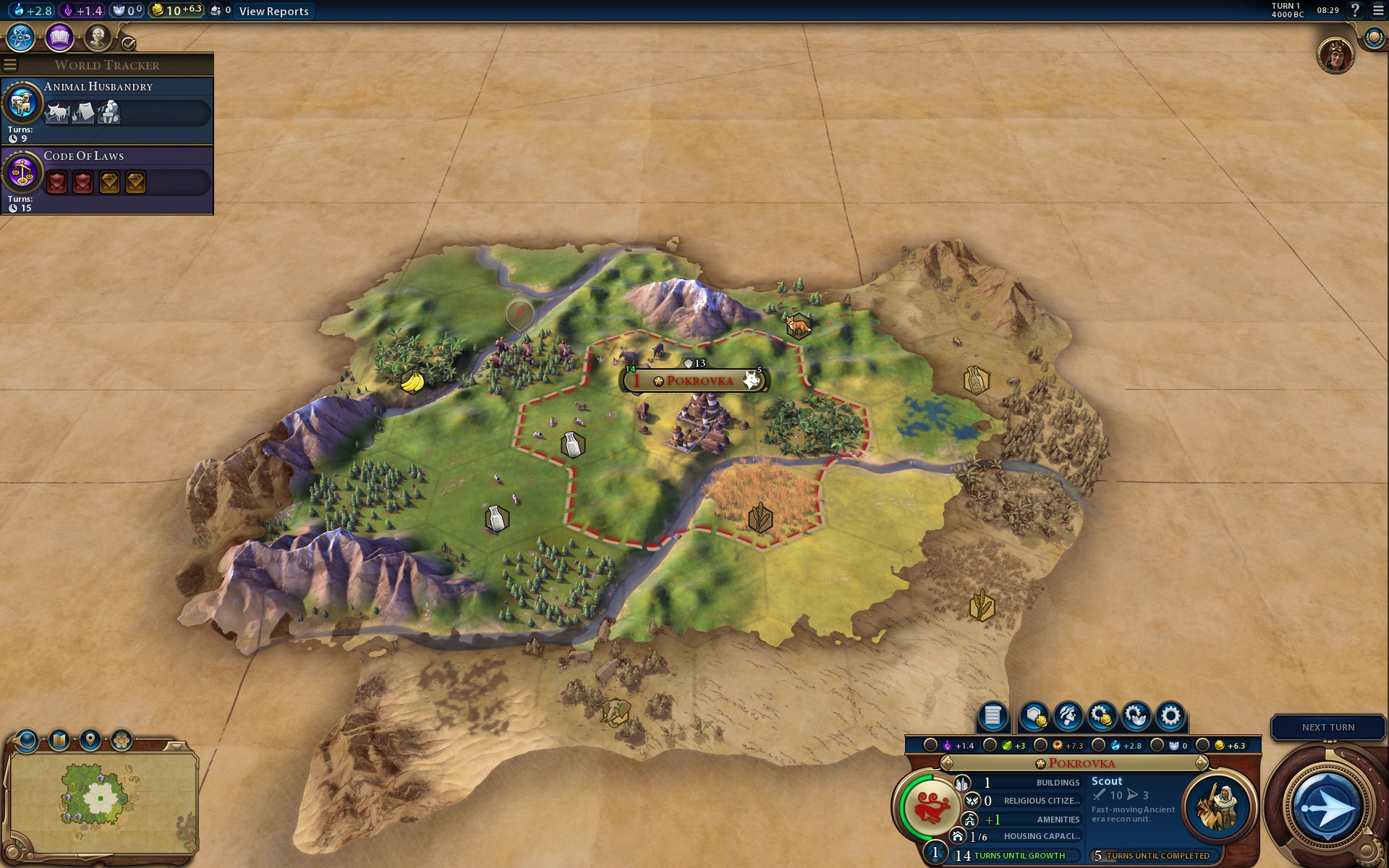Toggle the World Tracker hamburger menu
The height and width of the screenshot is (868, 1389).
10,65
